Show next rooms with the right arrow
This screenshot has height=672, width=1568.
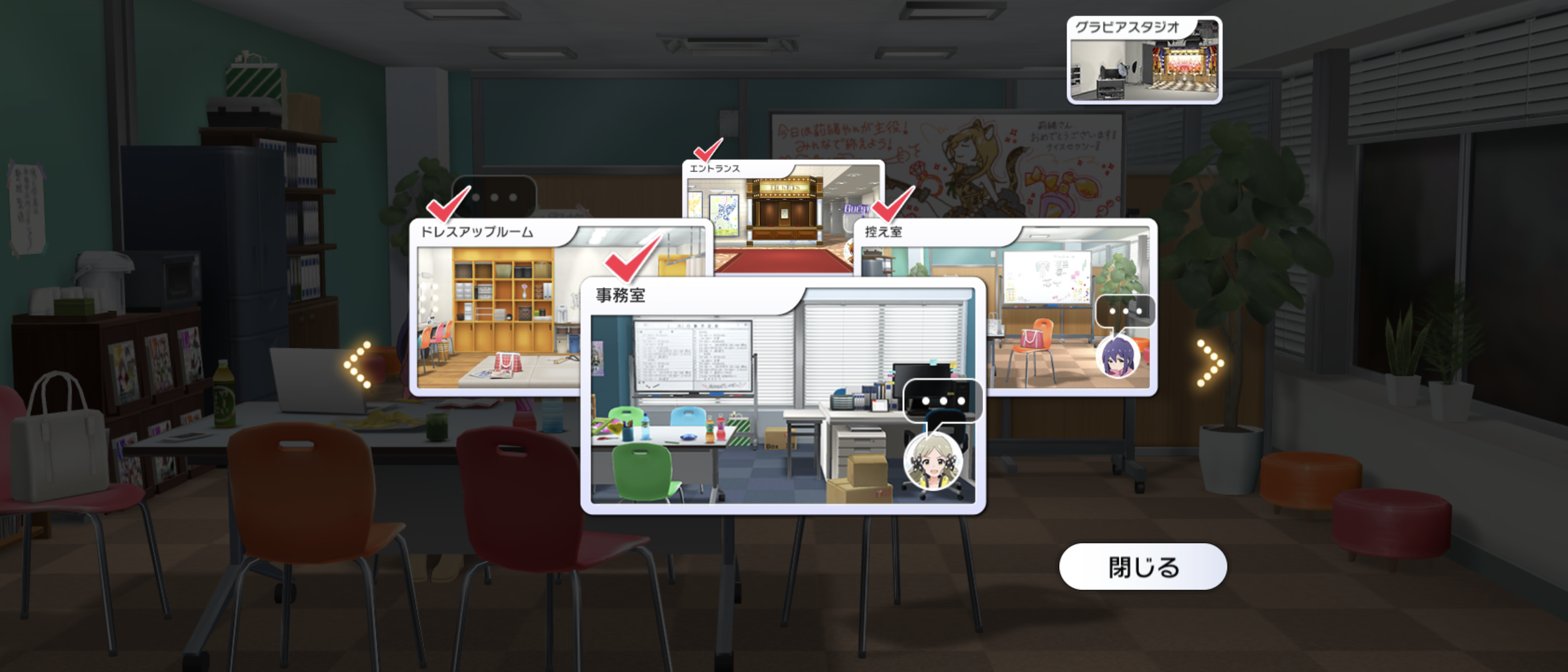[1210, 363]
